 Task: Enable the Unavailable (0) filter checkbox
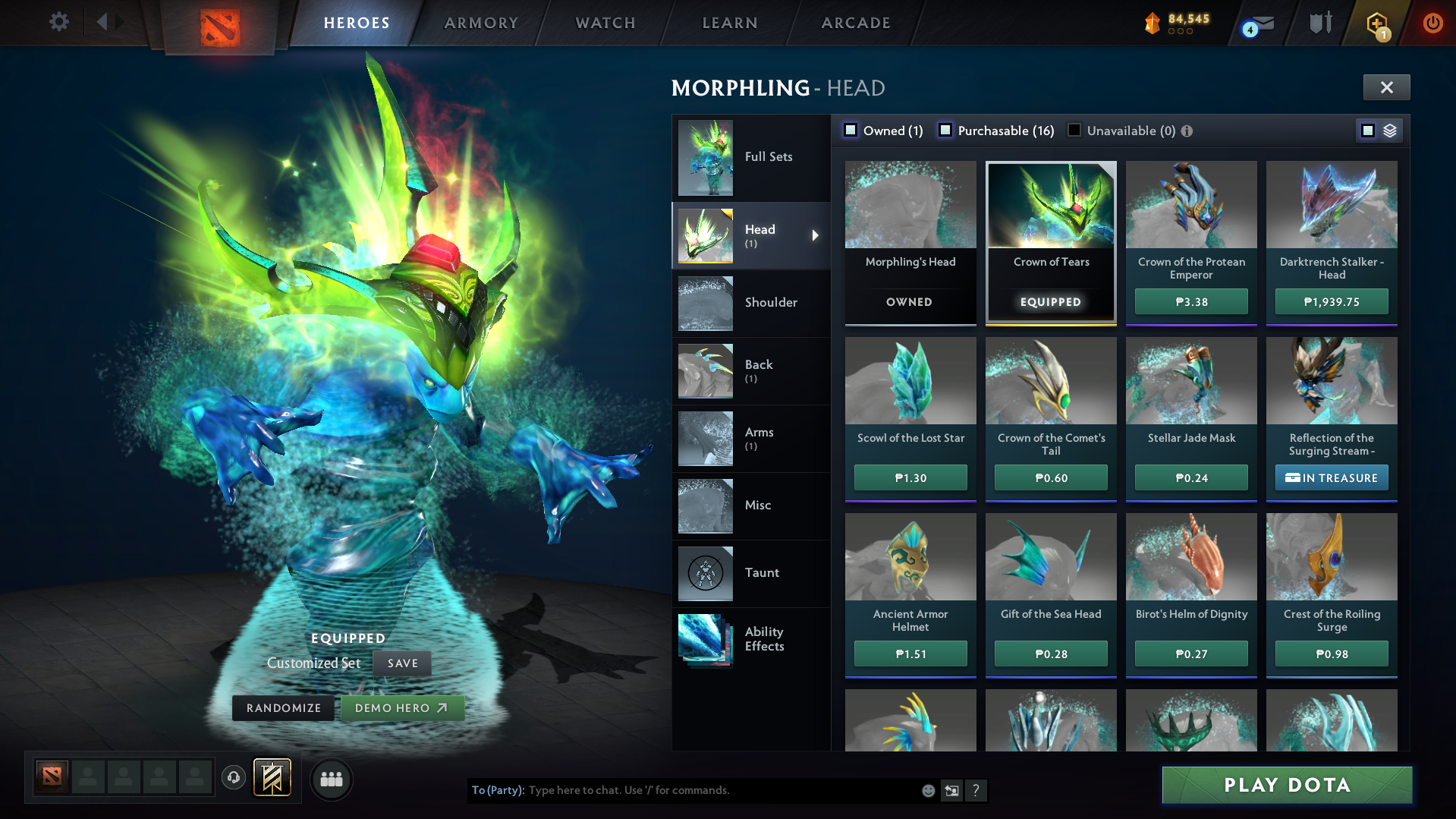click(x=1074, y=131)
